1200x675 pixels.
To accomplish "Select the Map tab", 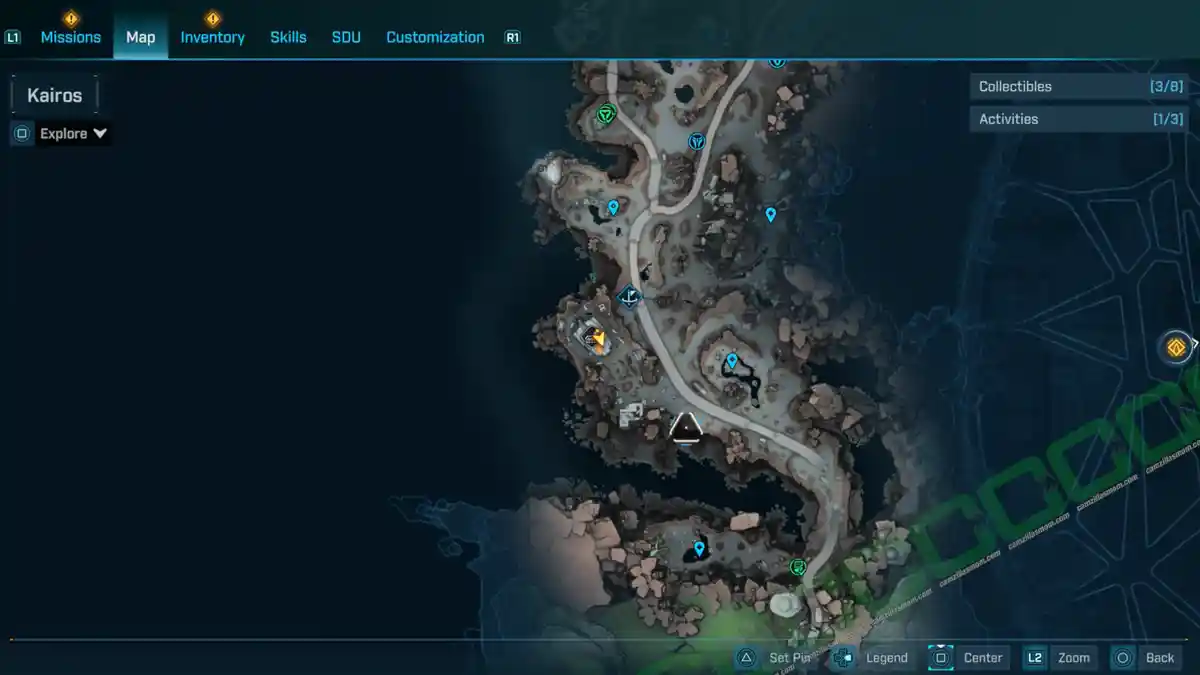I will [140, 37].
